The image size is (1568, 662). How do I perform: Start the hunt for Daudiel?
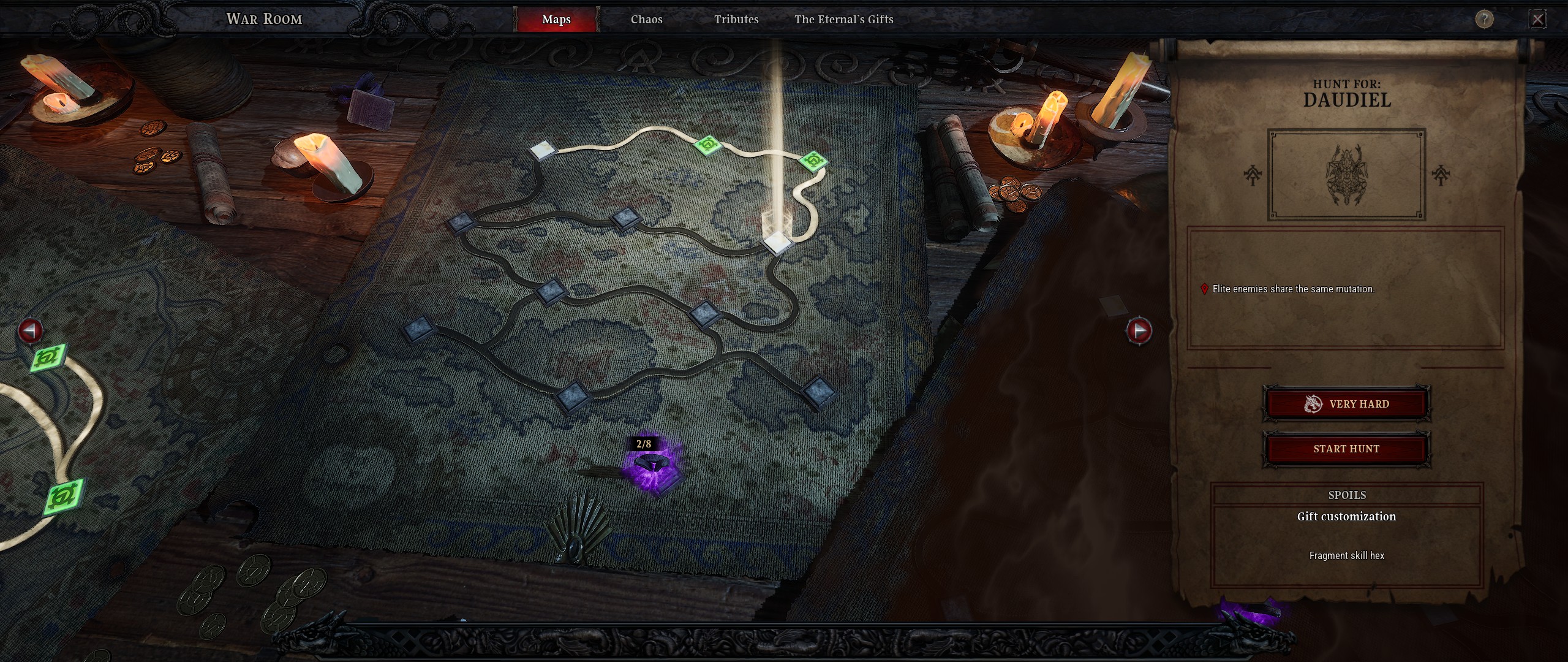tap(1346, 449)
